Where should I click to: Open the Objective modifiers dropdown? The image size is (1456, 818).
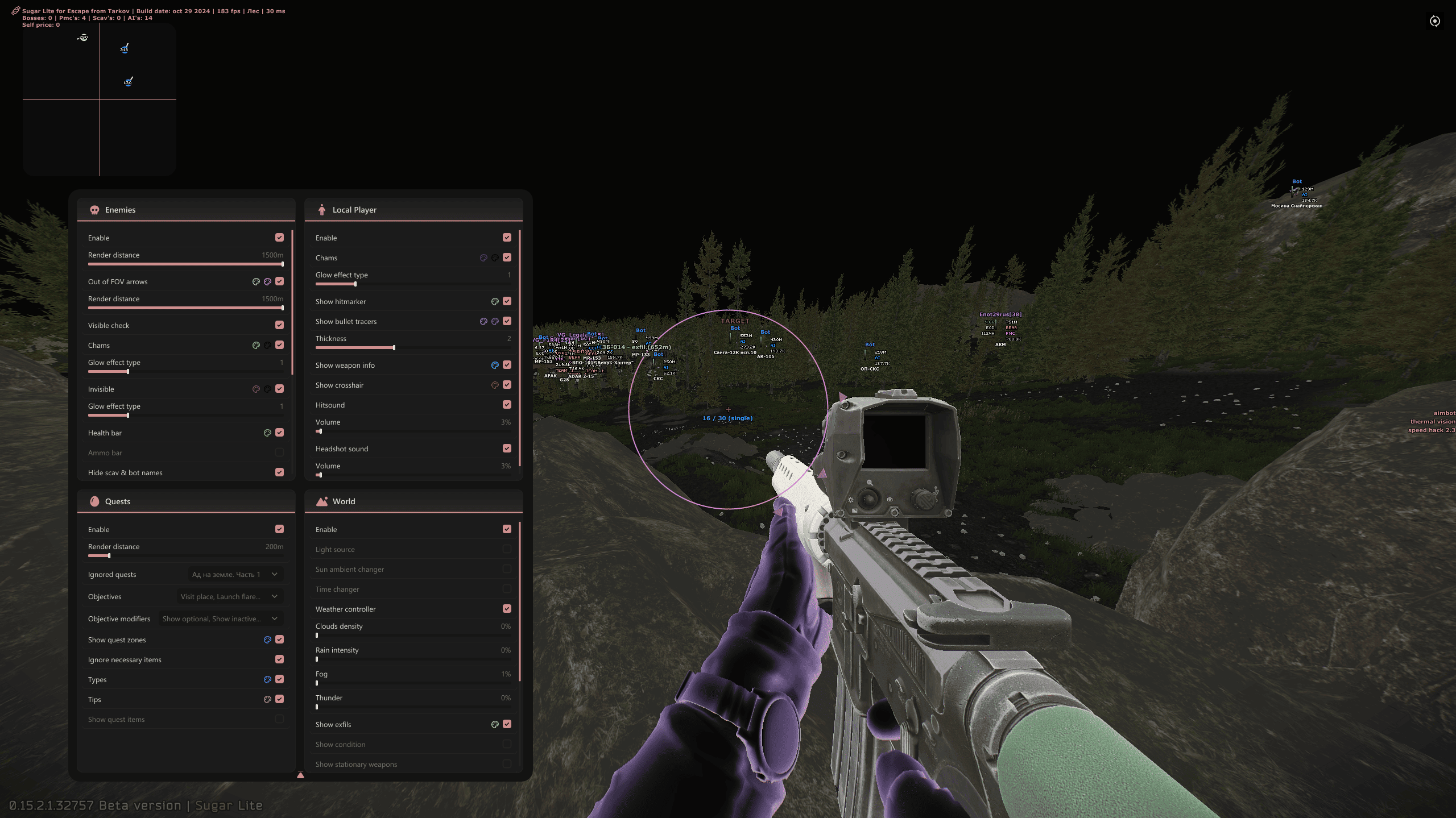[220, 619]
